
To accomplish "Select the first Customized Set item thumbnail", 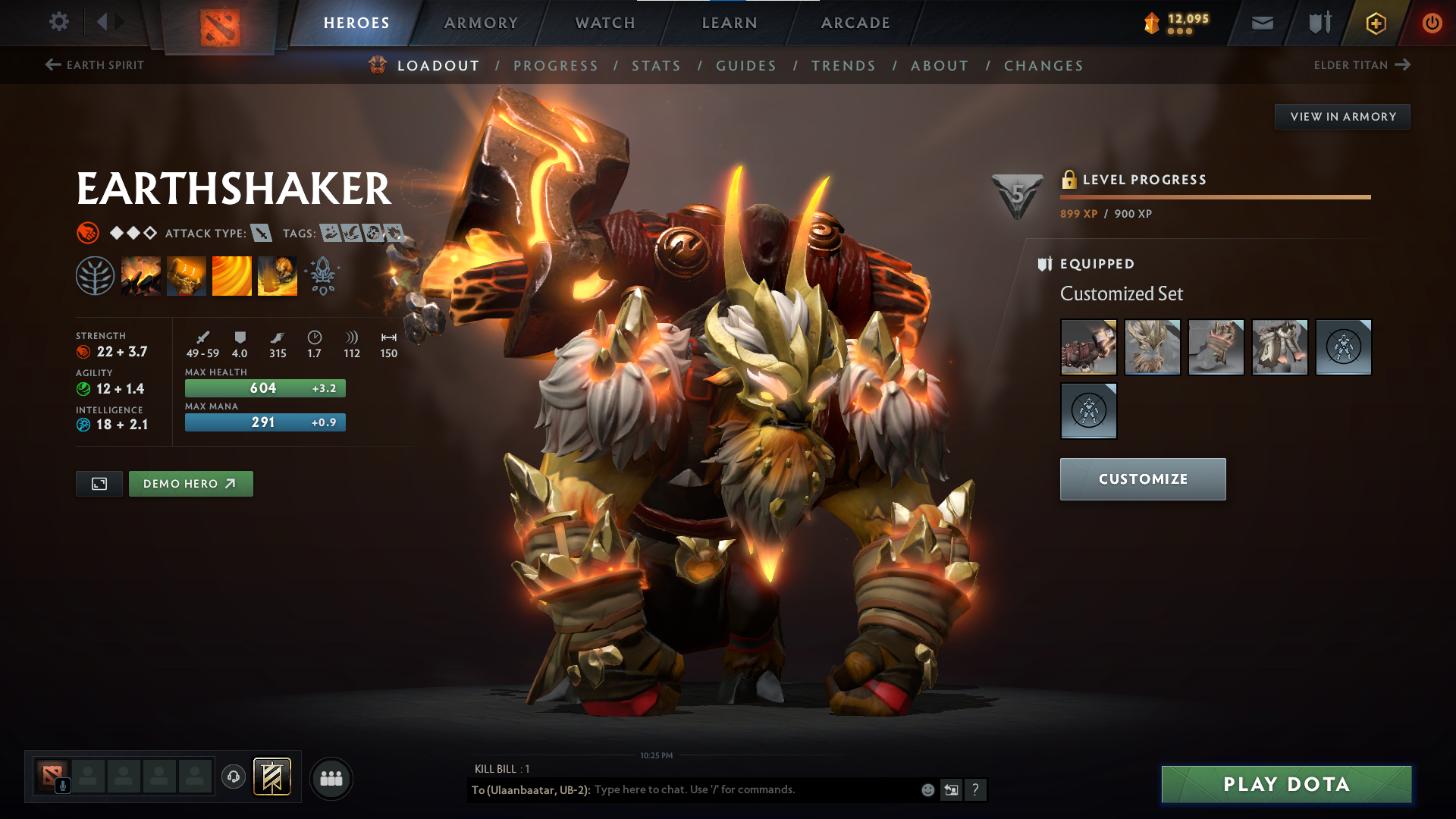I will pos(1088,347).
